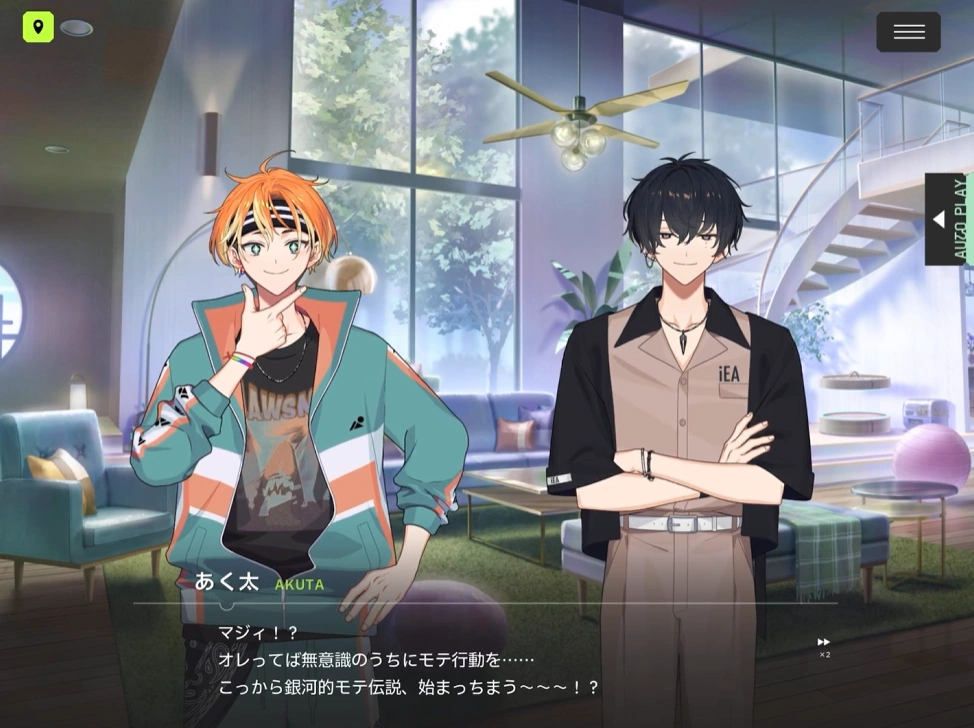The image size is (974, 728).
Task: Open the hamburger menu
Action: [908, 32]
